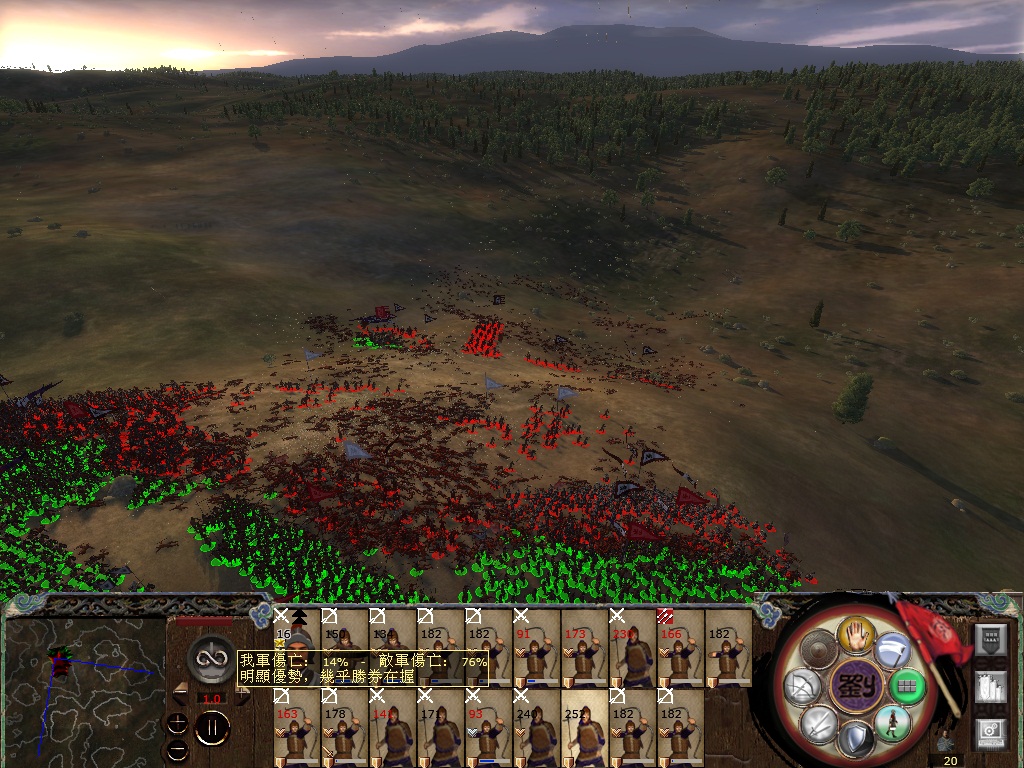Viewport: 1024px width, 768px height.
Task: Choose the unit card showing 91 soldiers
Action: click(536, 650)
